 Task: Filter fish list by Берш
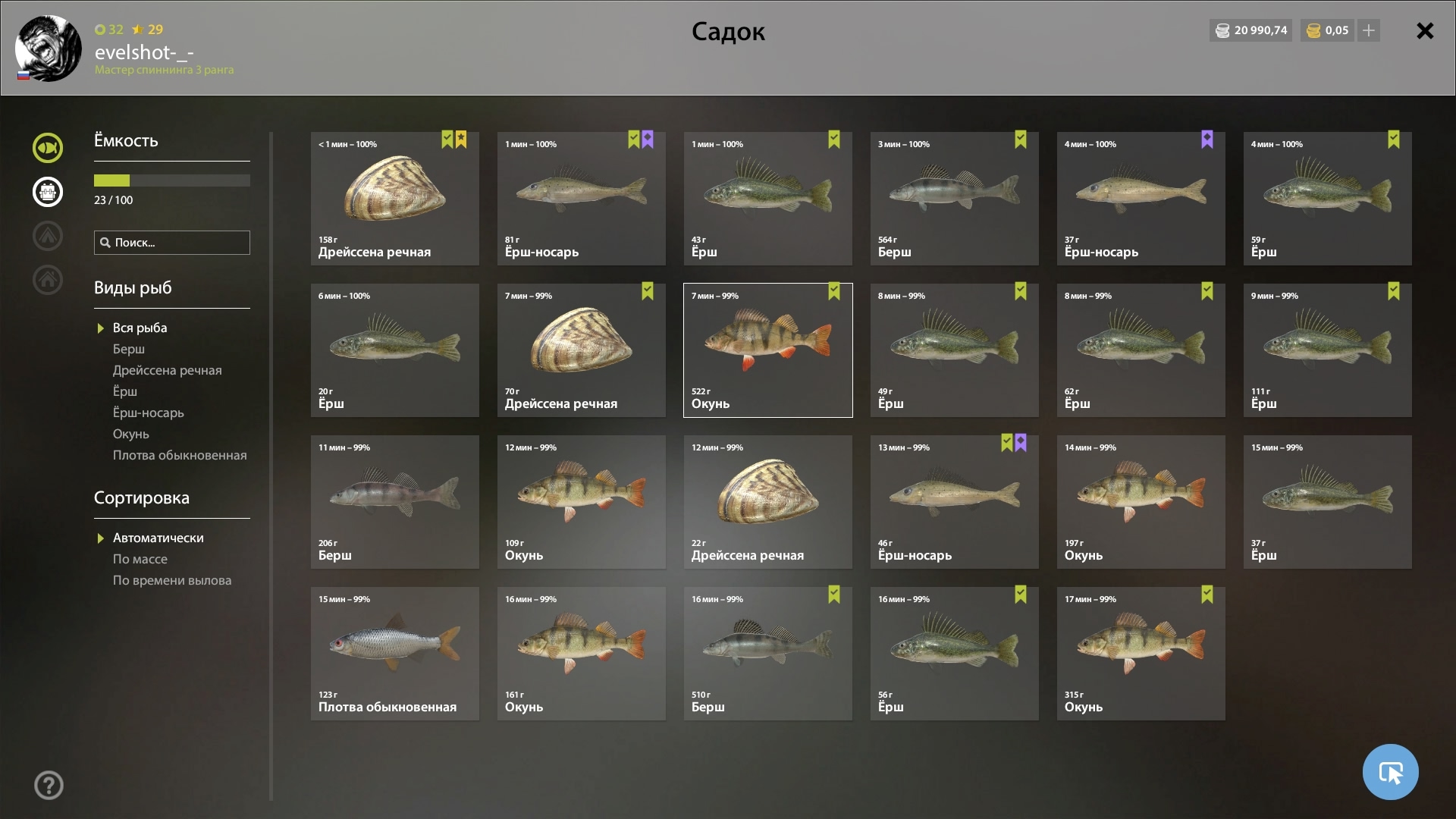[x=129, y=349]
